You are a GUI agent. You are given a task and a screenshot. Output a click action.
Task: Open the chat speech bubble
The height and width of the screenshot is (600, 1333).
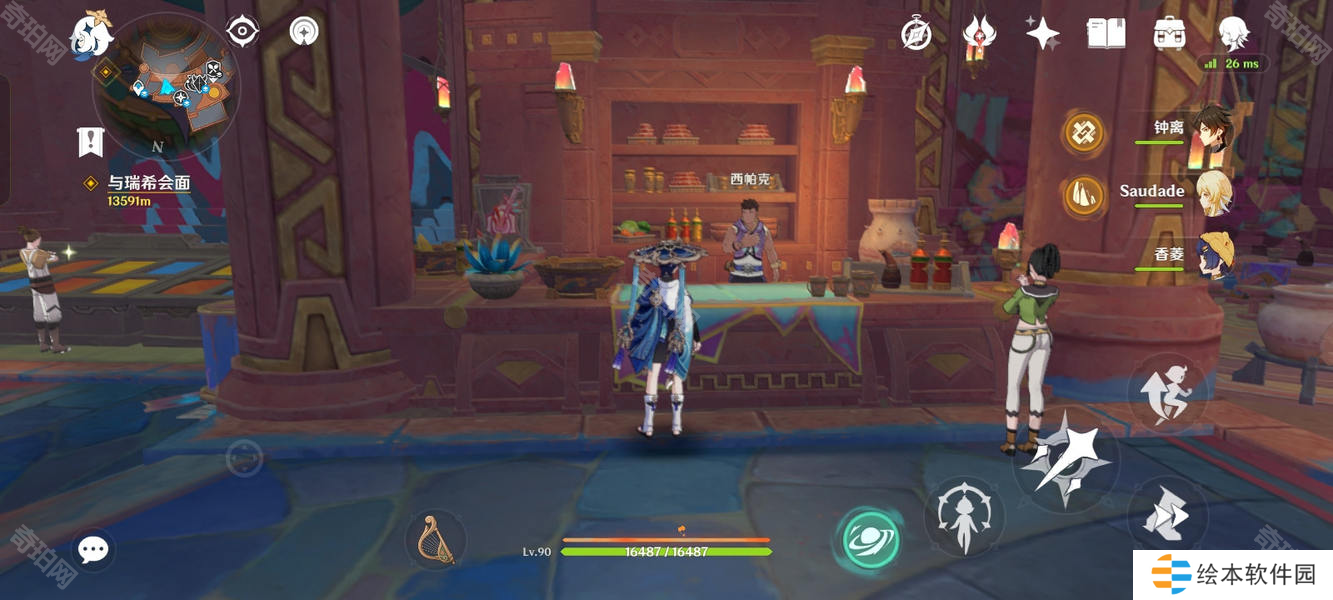coord(93,549)
